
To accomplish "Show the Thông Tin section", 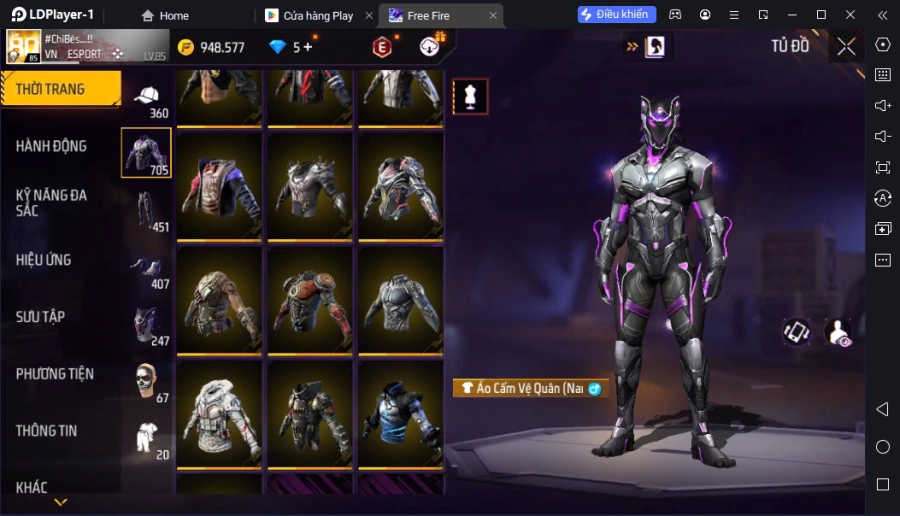I will [x=47, y=431].
